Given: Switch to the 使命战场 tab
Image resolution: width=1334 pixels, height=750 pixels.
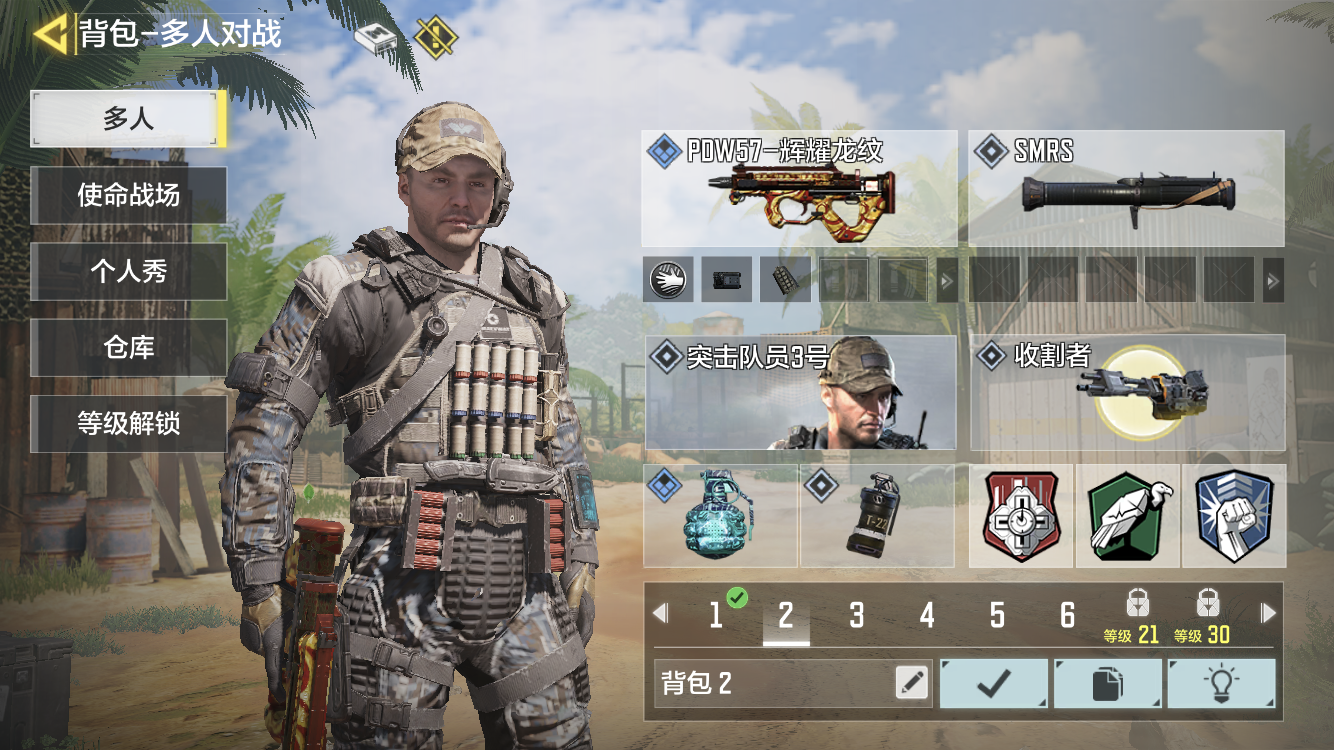Looking at the screenshot, I should click(x=128, y=195).
